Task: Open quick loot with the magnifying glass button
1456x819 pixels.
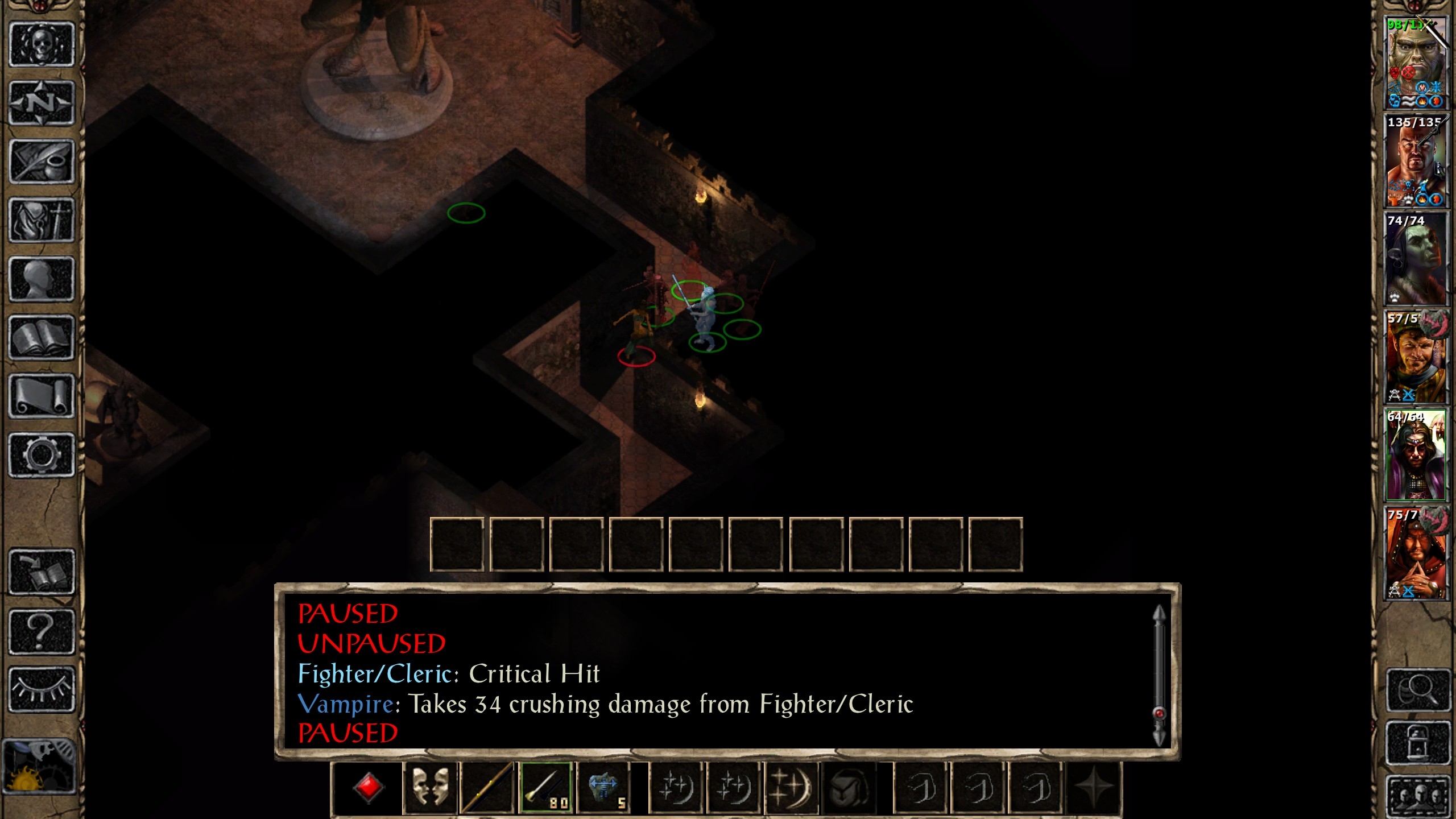Action: tap(1418, 690)
